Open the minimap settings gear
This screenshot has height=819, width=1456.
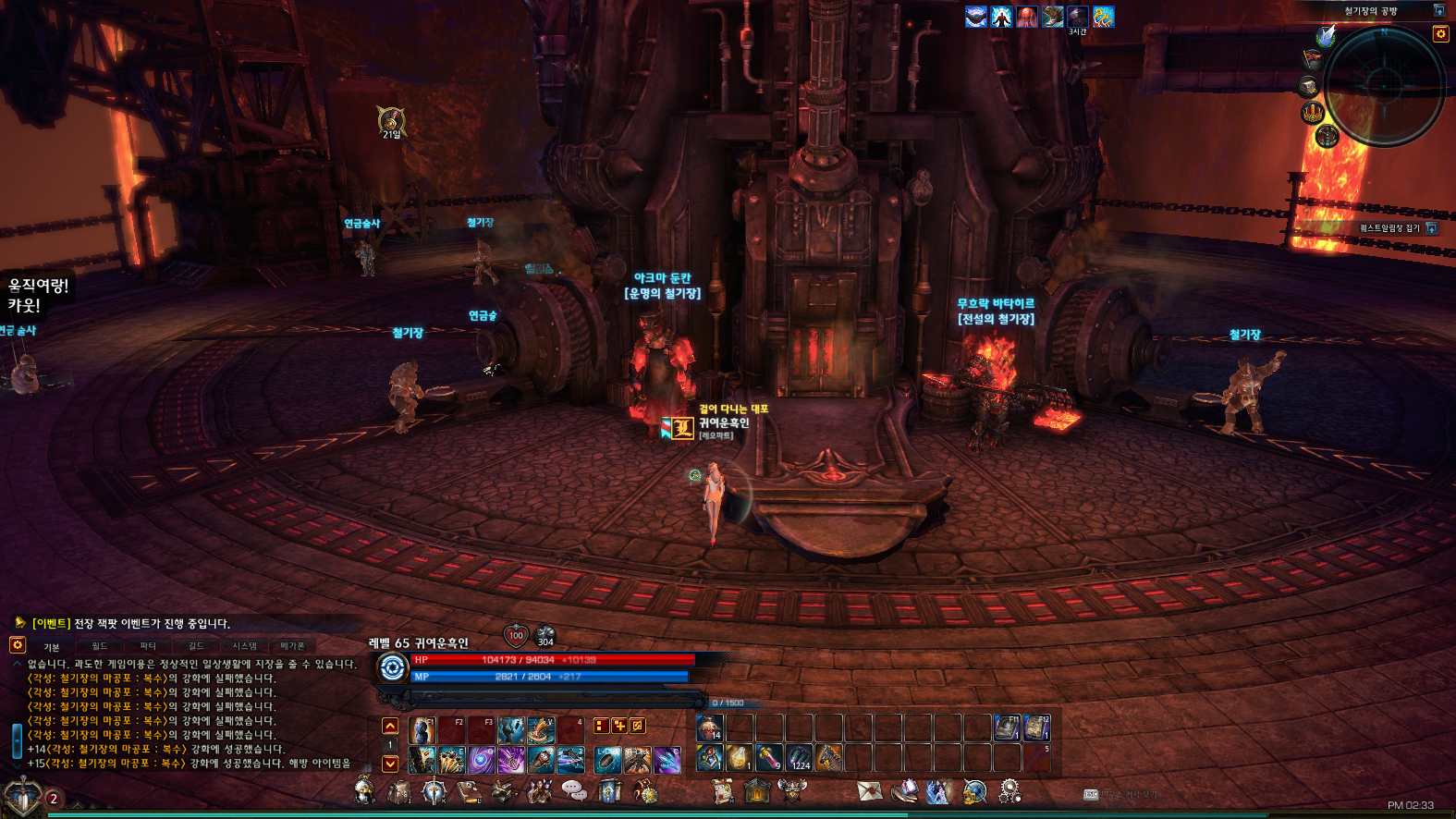pyautogui.click(x=1440, y=34)
